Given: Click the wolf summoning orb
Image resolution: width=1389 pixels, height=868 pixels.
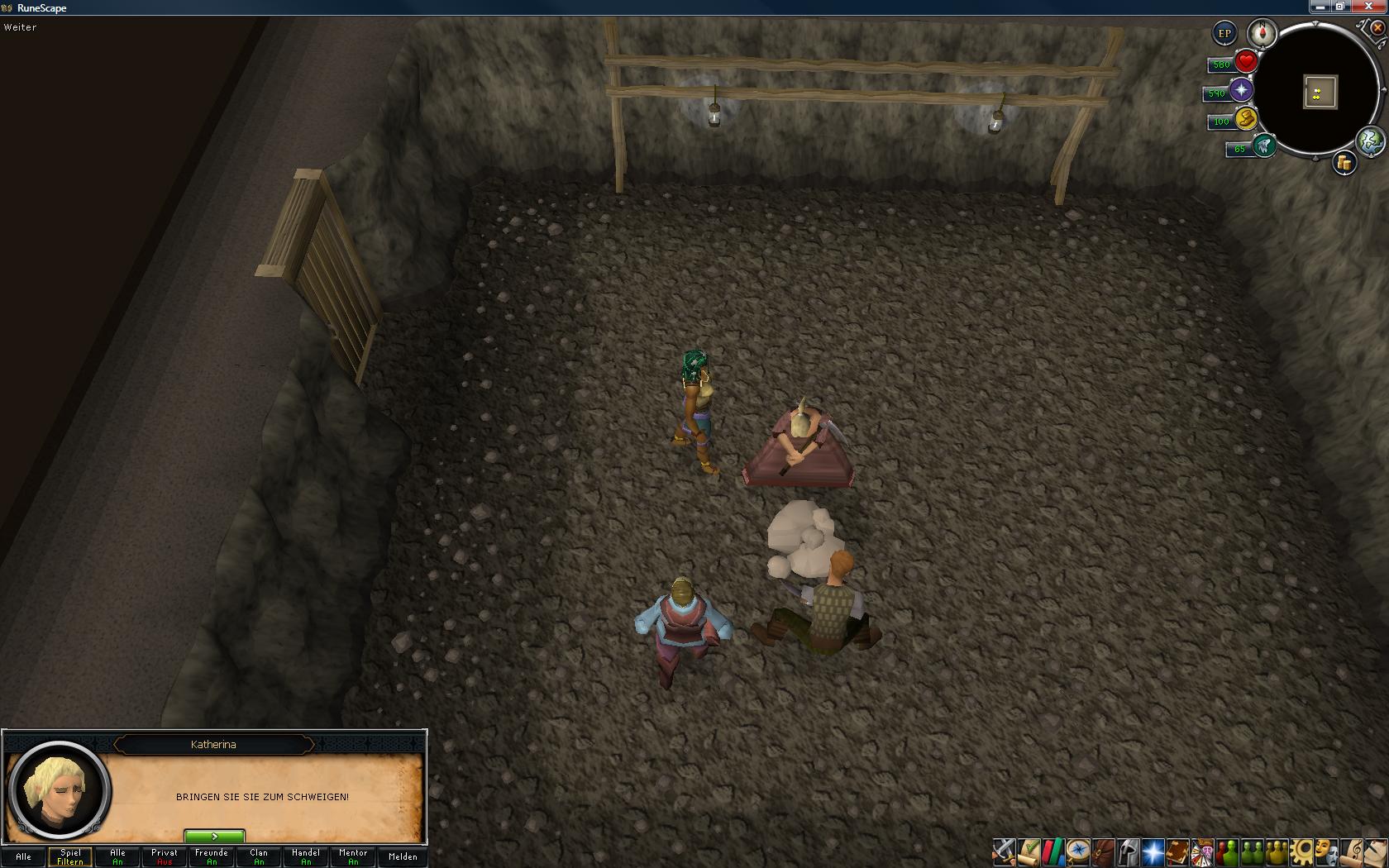Looking at the screenshot, I should tap(1263, 146).
